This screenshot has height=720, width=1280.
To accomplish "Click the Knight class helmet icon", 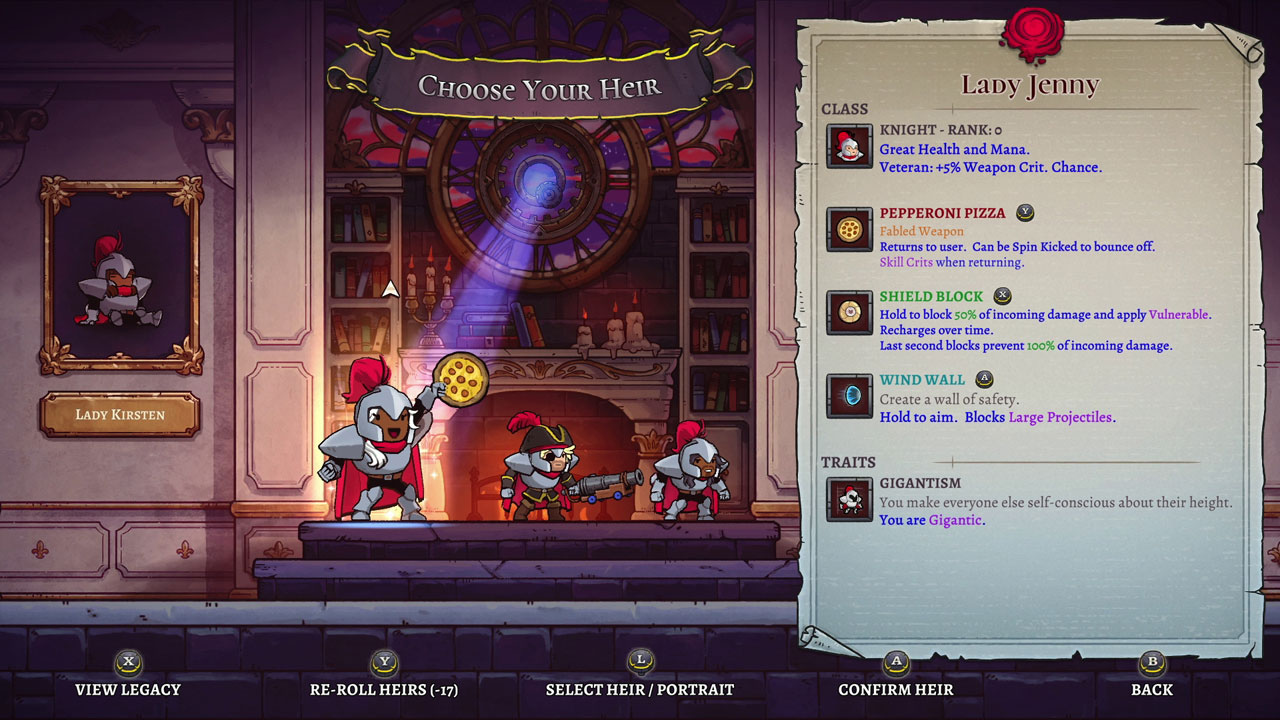I will click(849, 145).
